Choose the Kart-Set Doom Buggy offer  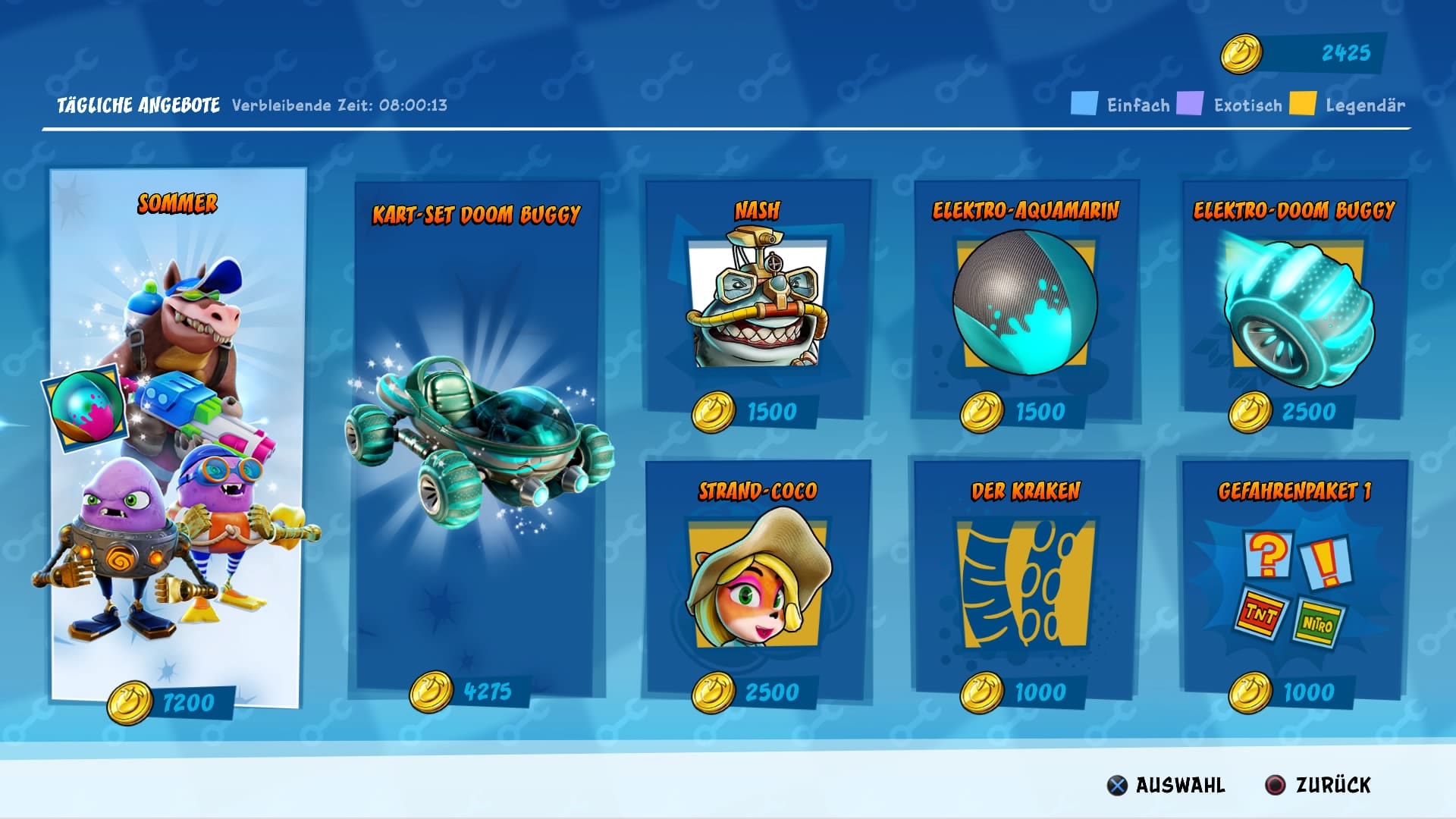pyautogui.click(x=476, y=440)
